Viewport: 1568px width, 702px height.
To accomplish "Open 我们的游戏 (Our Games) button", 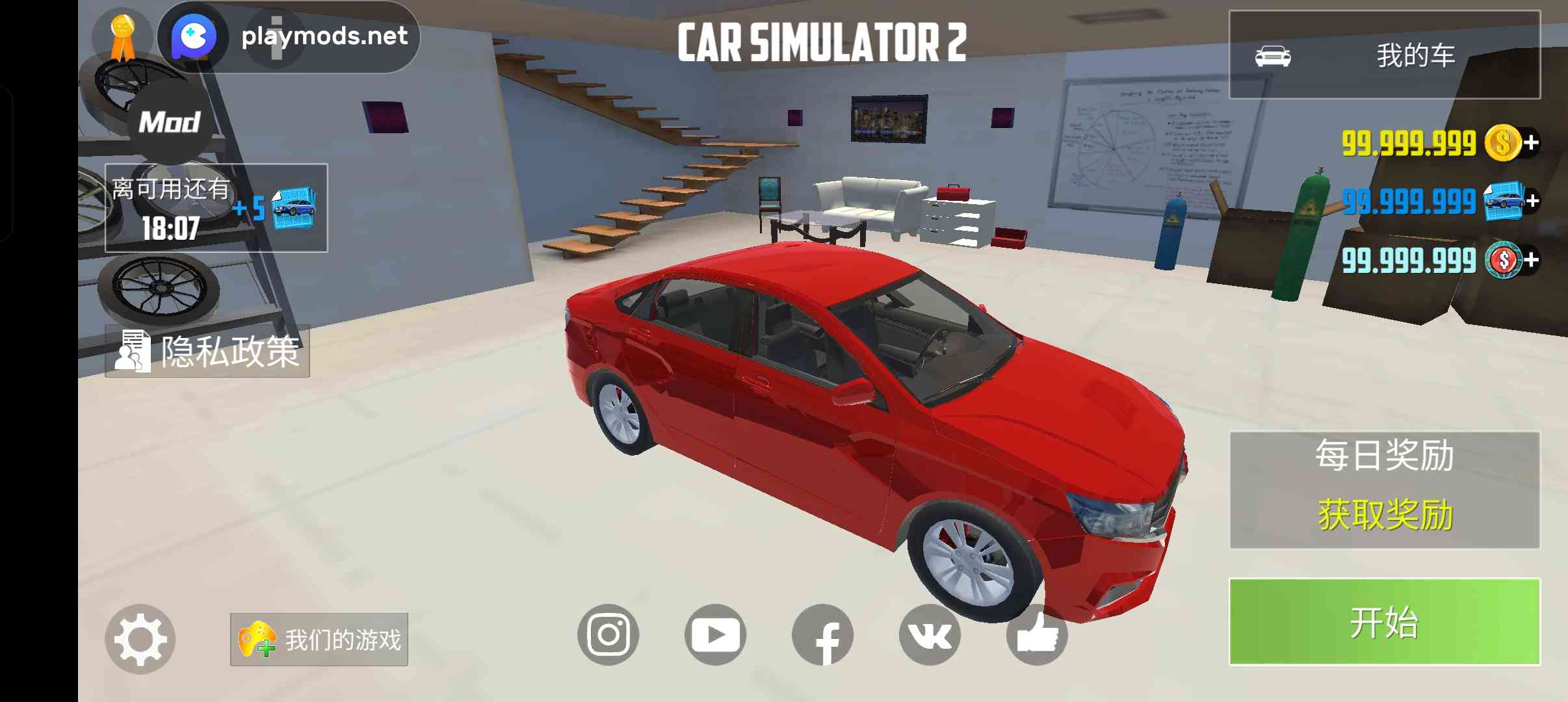I will [x=319, y=640].
